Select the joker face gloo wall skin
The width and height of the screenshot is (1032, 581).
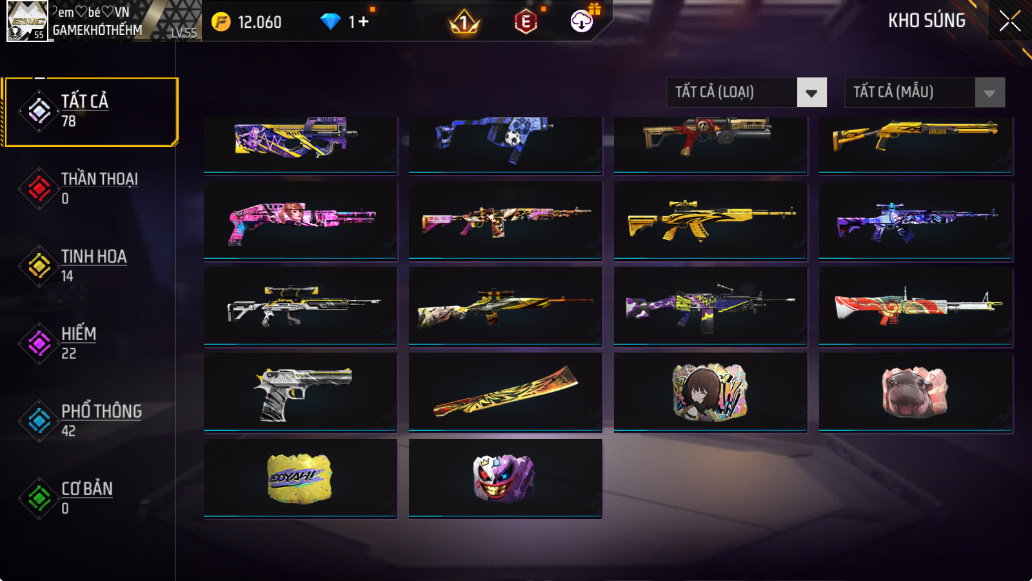[505, 477]
